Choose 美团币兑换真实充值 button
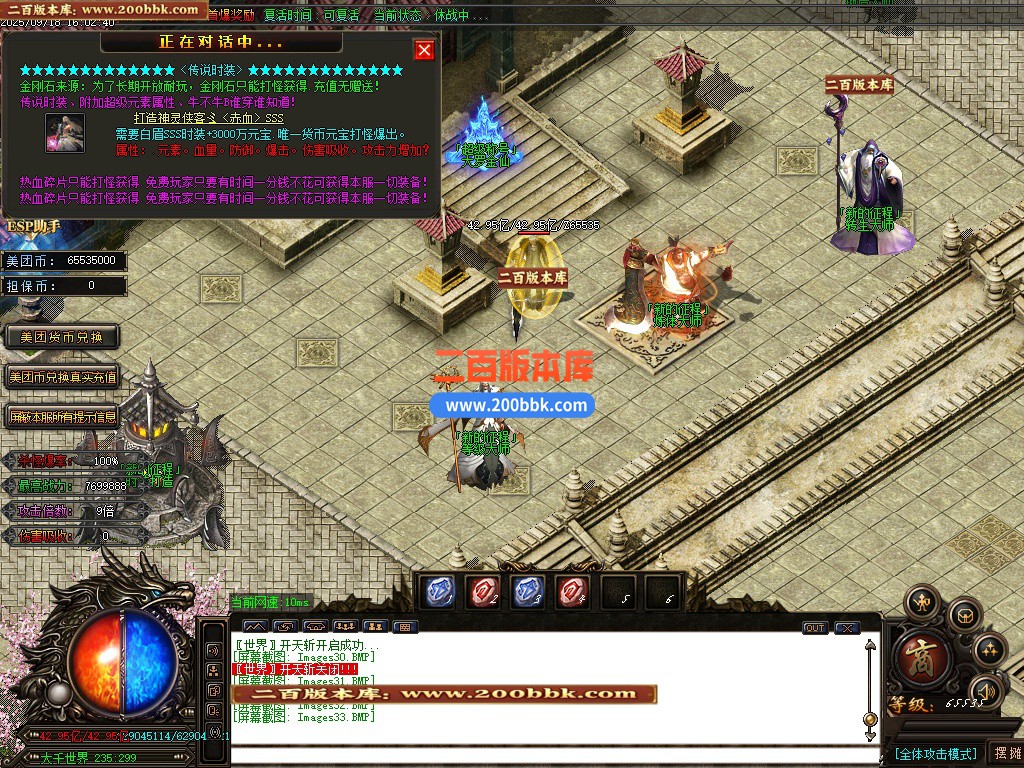The width and height of the screenshot is (1024, 768). pyautogui.click(x=62, y=377)
